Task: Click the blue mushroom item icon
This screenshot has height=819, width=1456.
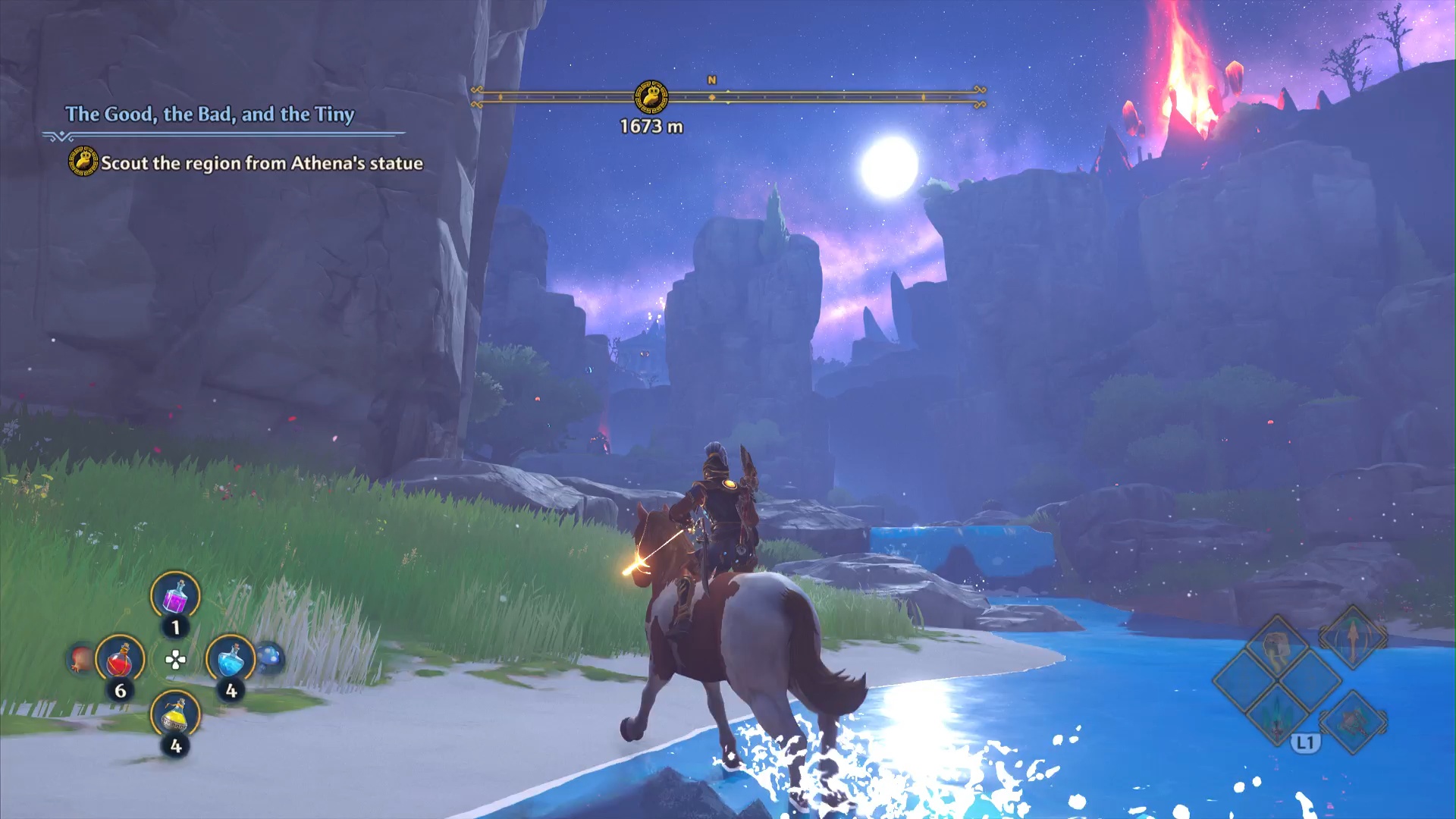Action: [269, 657]
